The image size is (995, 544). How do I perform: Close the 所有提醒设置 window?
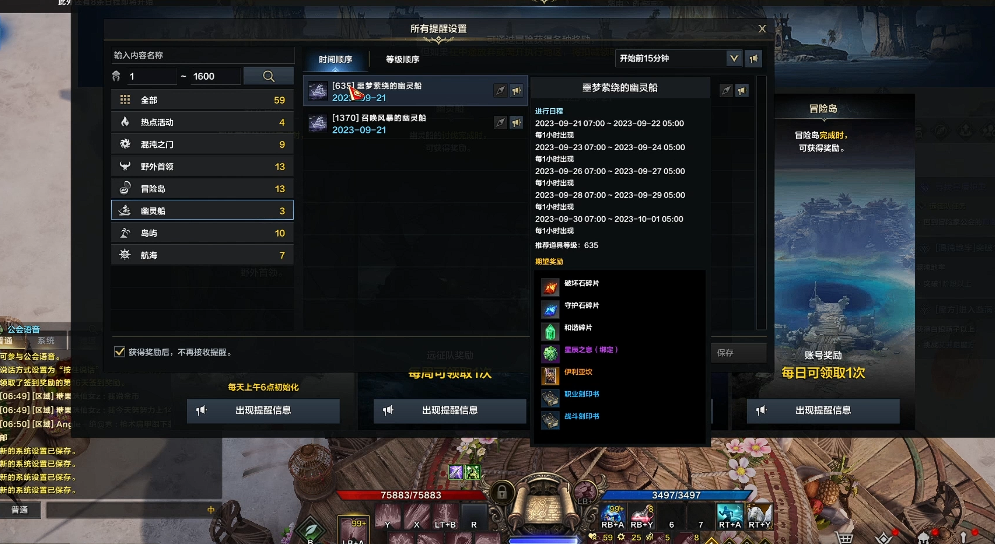click(x=762, y=30)
